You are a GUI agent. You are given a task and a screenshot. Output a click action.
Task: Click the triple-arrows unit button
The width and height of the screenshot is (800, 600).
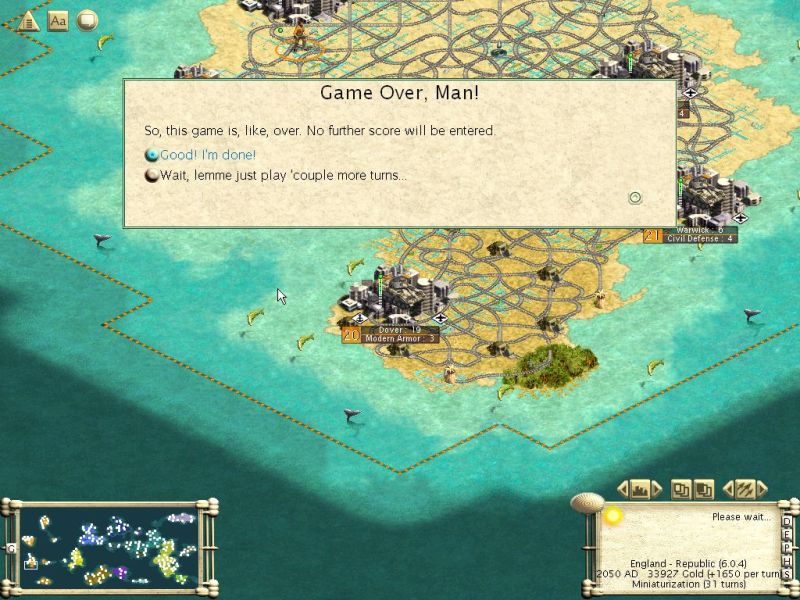[745, 489]
